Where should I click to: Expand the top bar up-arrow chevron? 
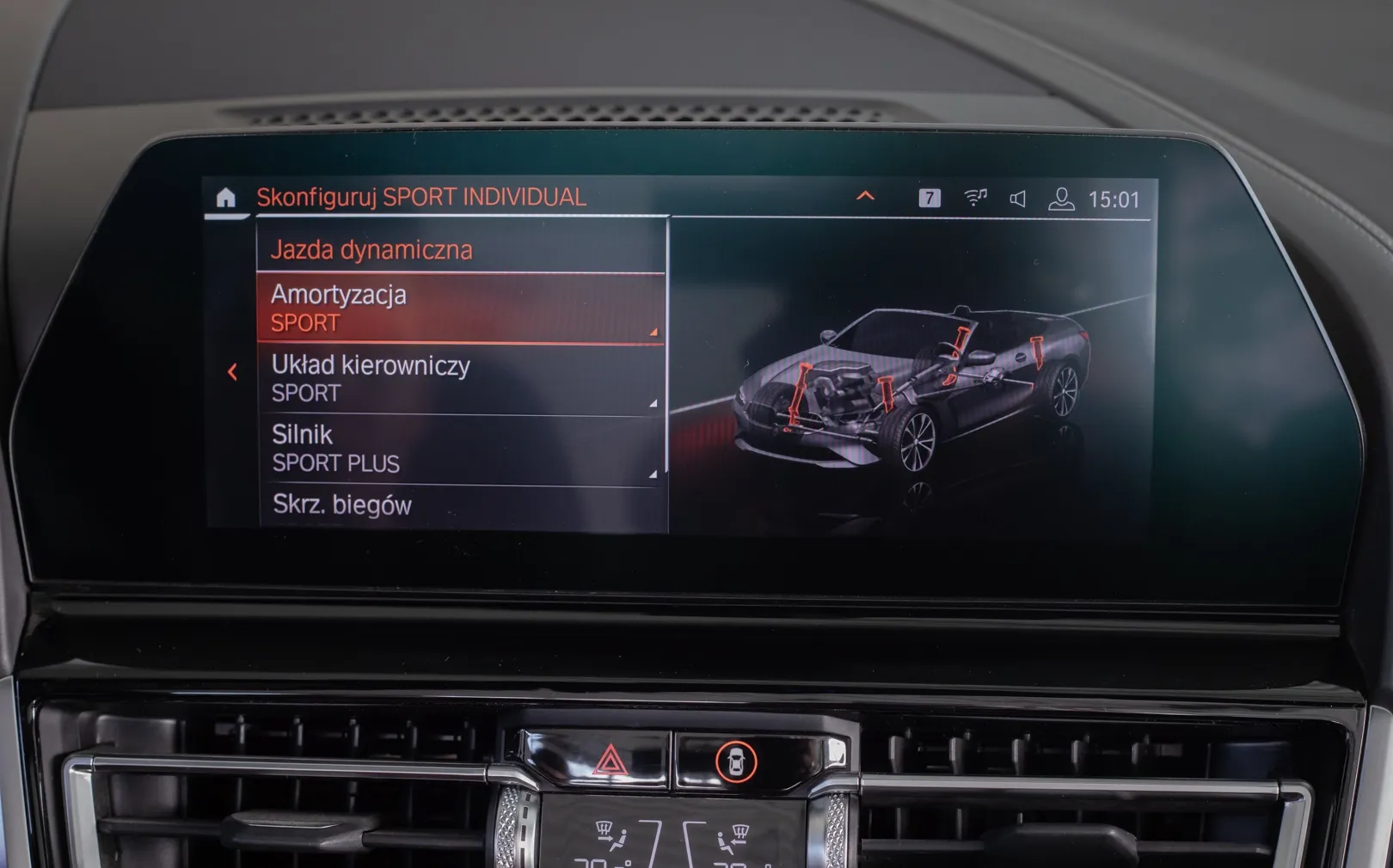click(x=865, y=197)
